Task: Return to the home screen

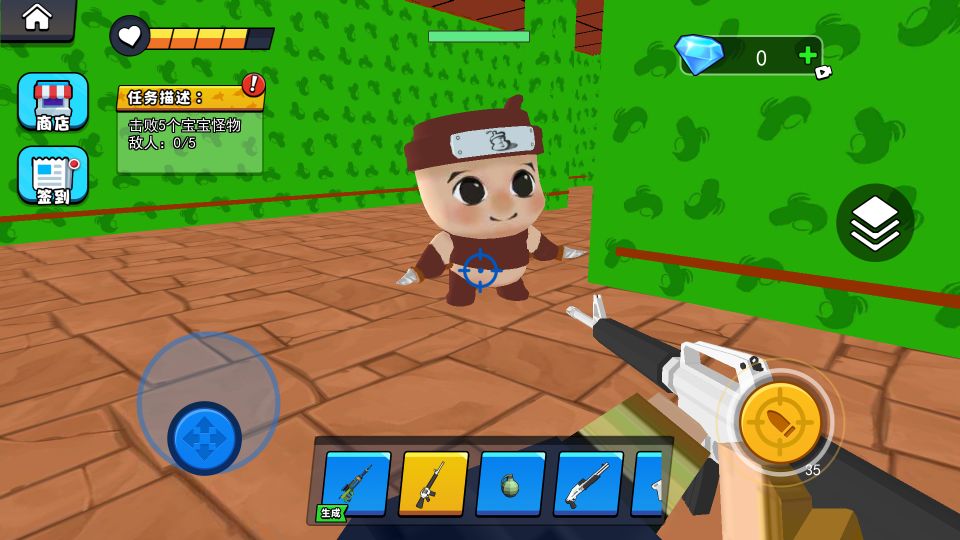Action: point(37,17)
